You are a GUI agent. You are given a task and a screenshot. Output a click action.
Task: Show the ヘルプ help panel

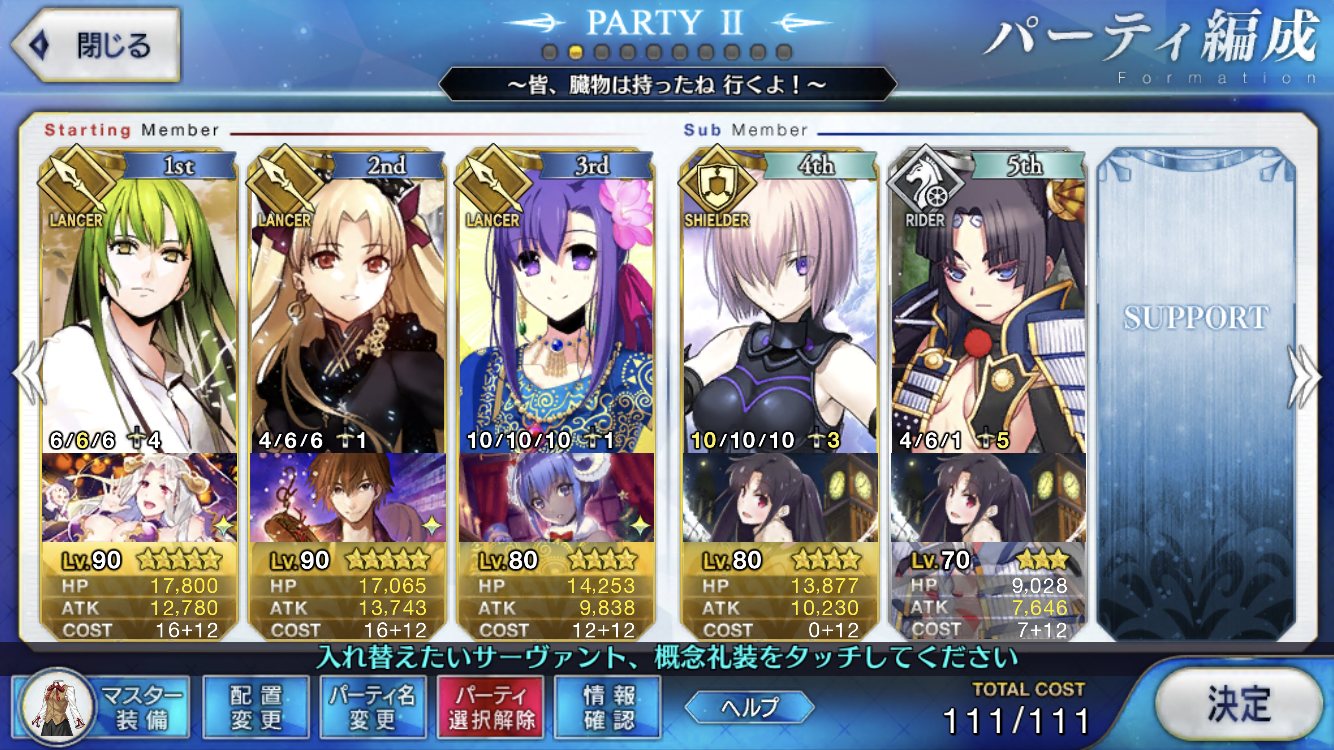749,706
